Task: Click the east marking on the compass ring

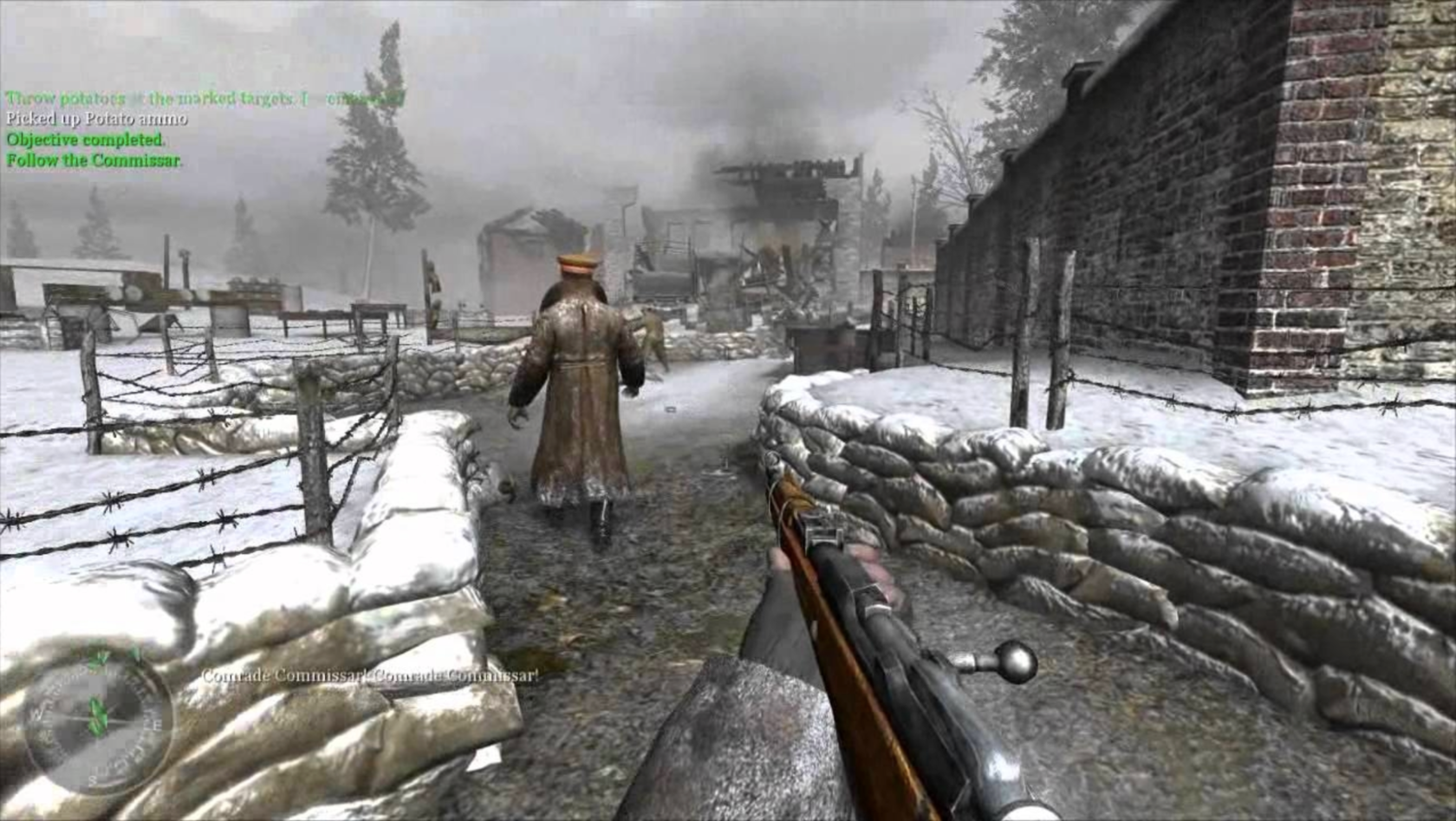Action: pos(158,722)
